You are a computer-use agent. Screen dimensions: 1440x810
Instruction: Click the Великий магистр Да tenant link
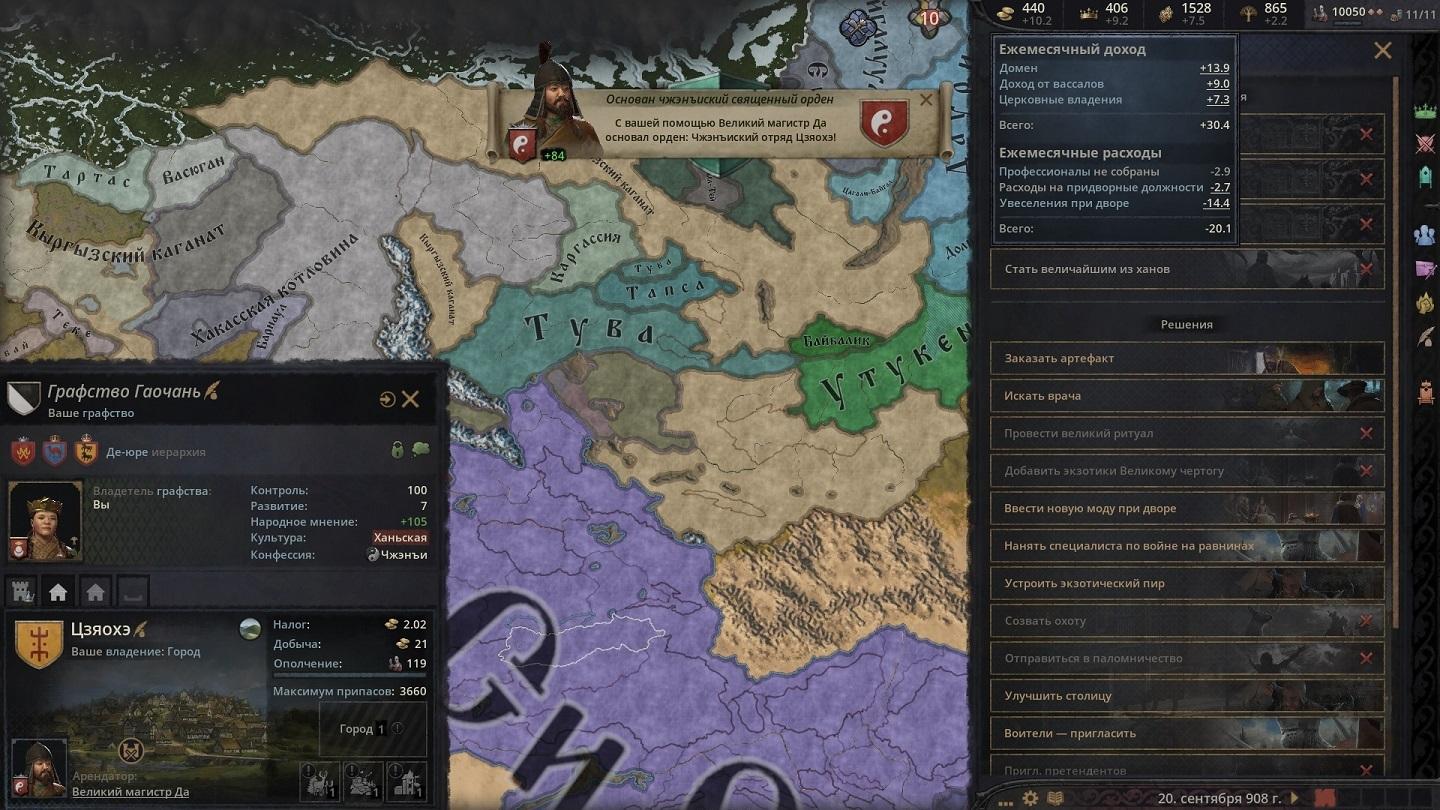point(130,792)
